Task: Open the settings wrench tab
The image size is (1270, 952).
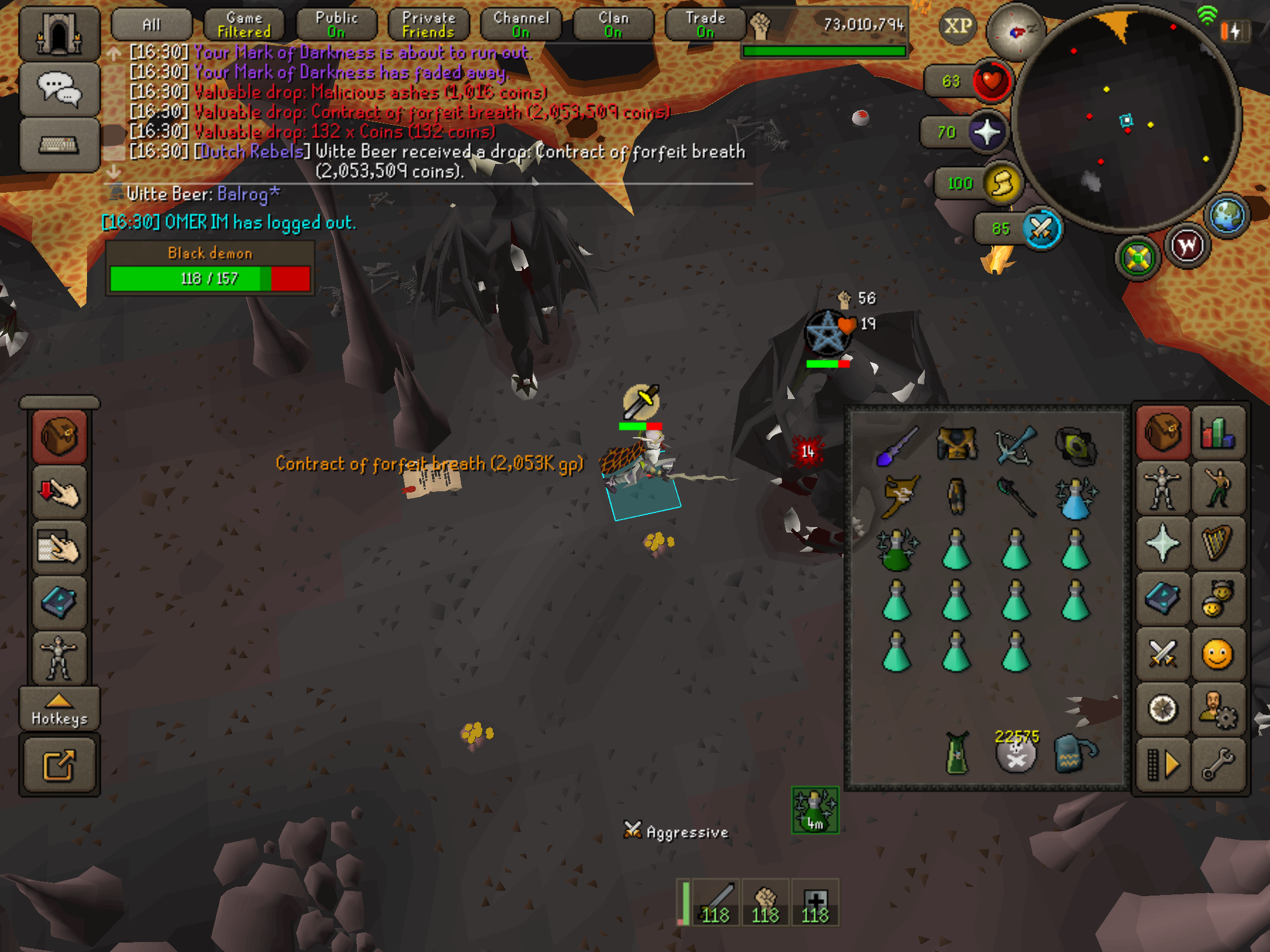Action: coord(1218,764)
